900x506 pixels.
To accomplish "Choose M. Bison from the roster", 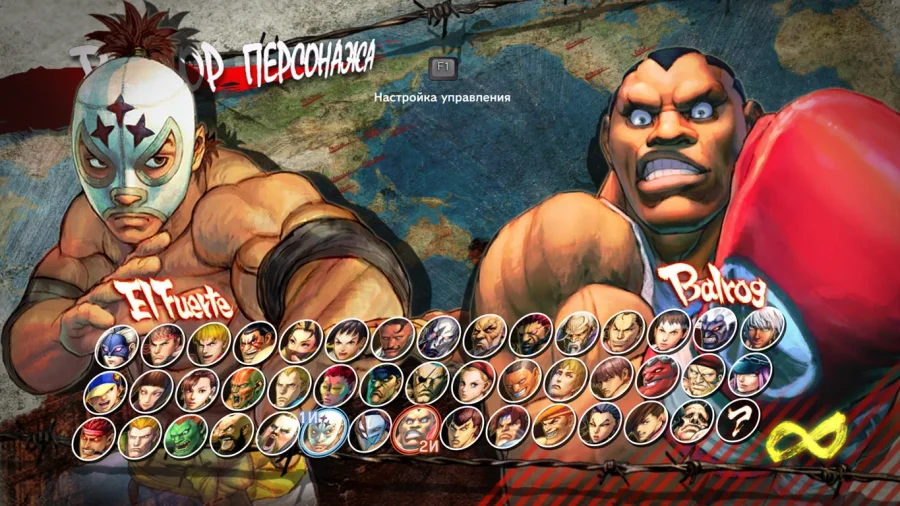I will click(x=381, y=384).
